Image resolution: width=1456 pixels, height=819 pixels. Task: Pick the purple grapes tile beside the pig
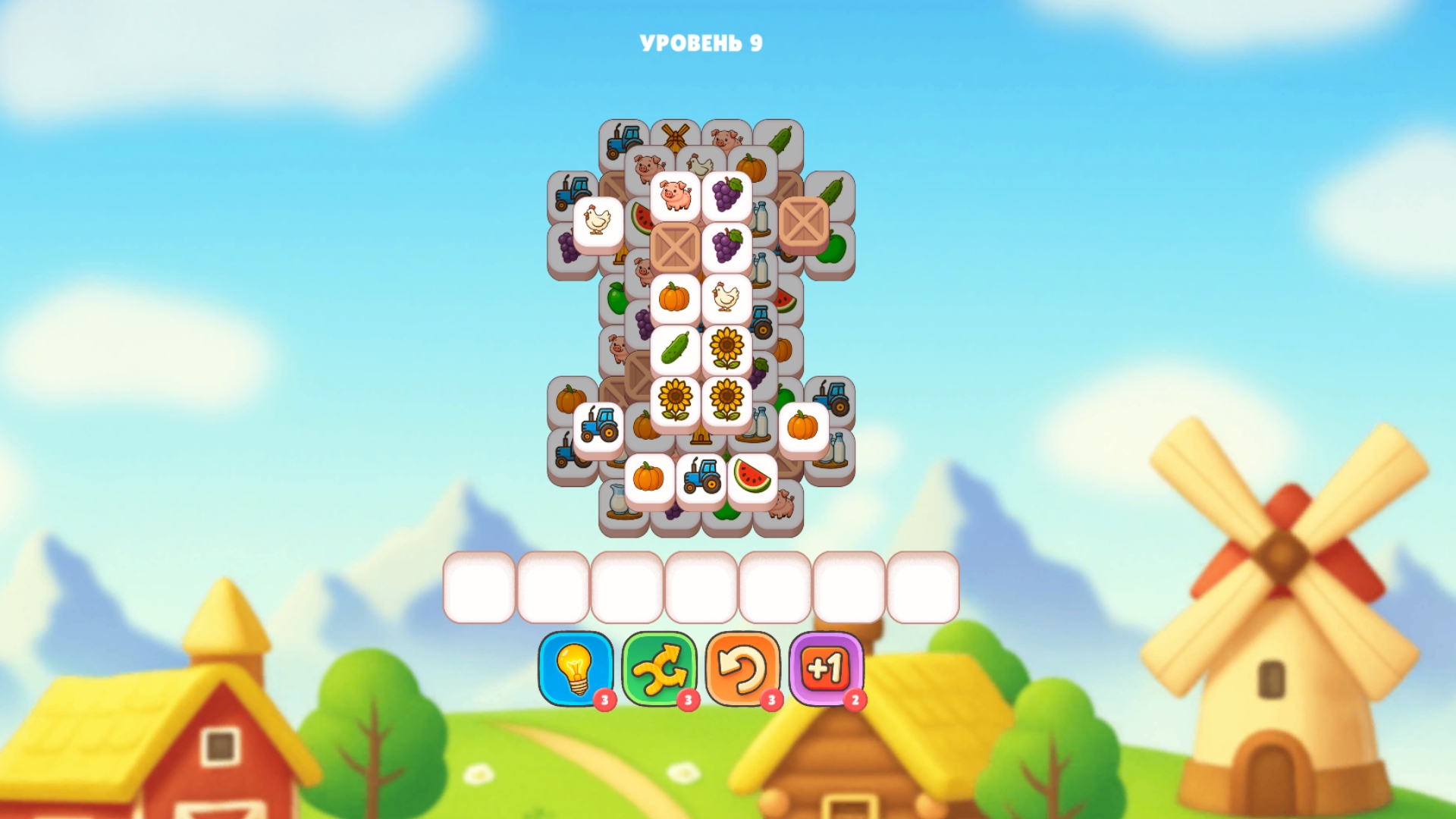[726, 194]
